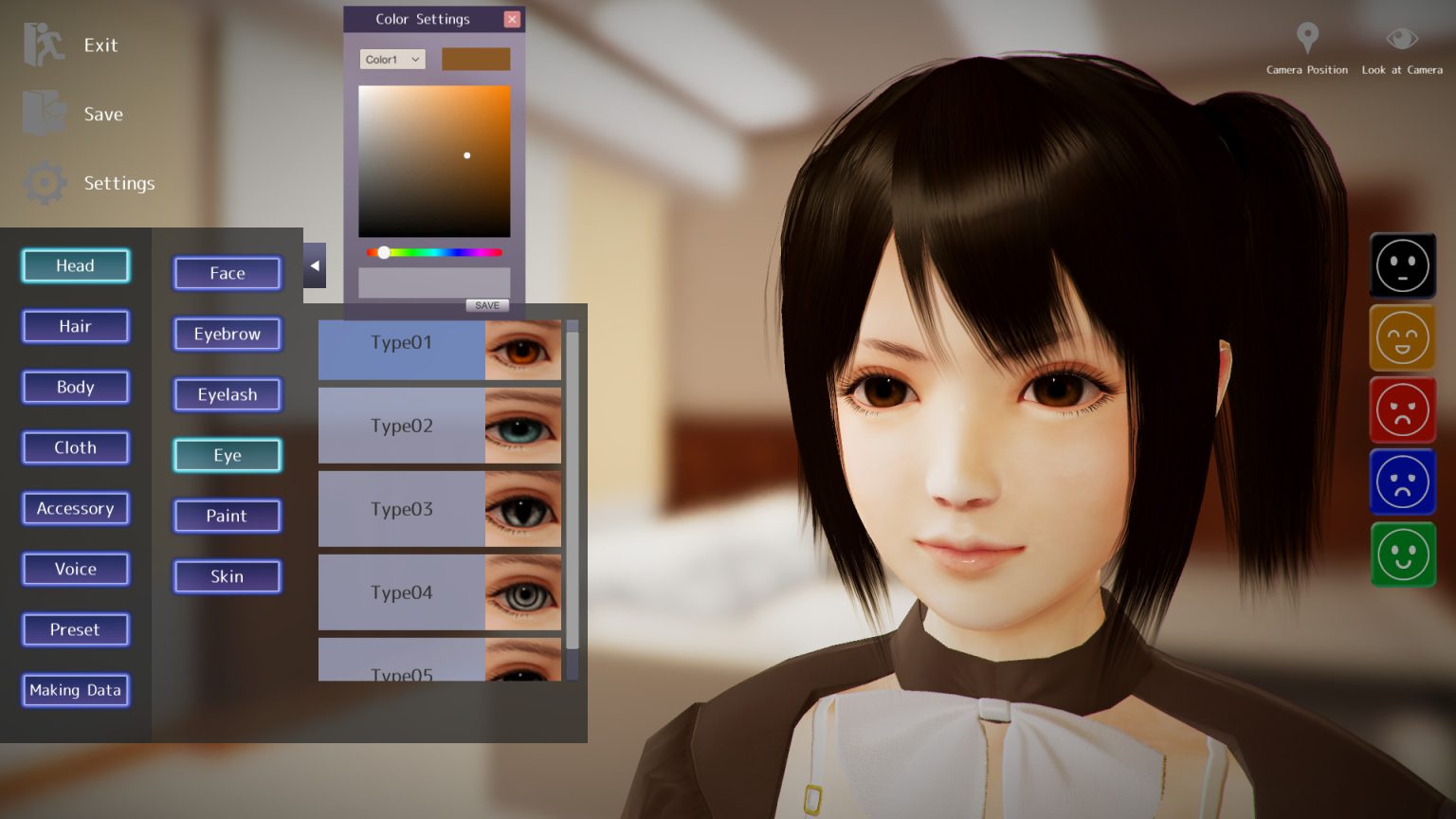Toggle the blue sad expression
This screenshot has width=1456, height=819.
click(1403, 482)
